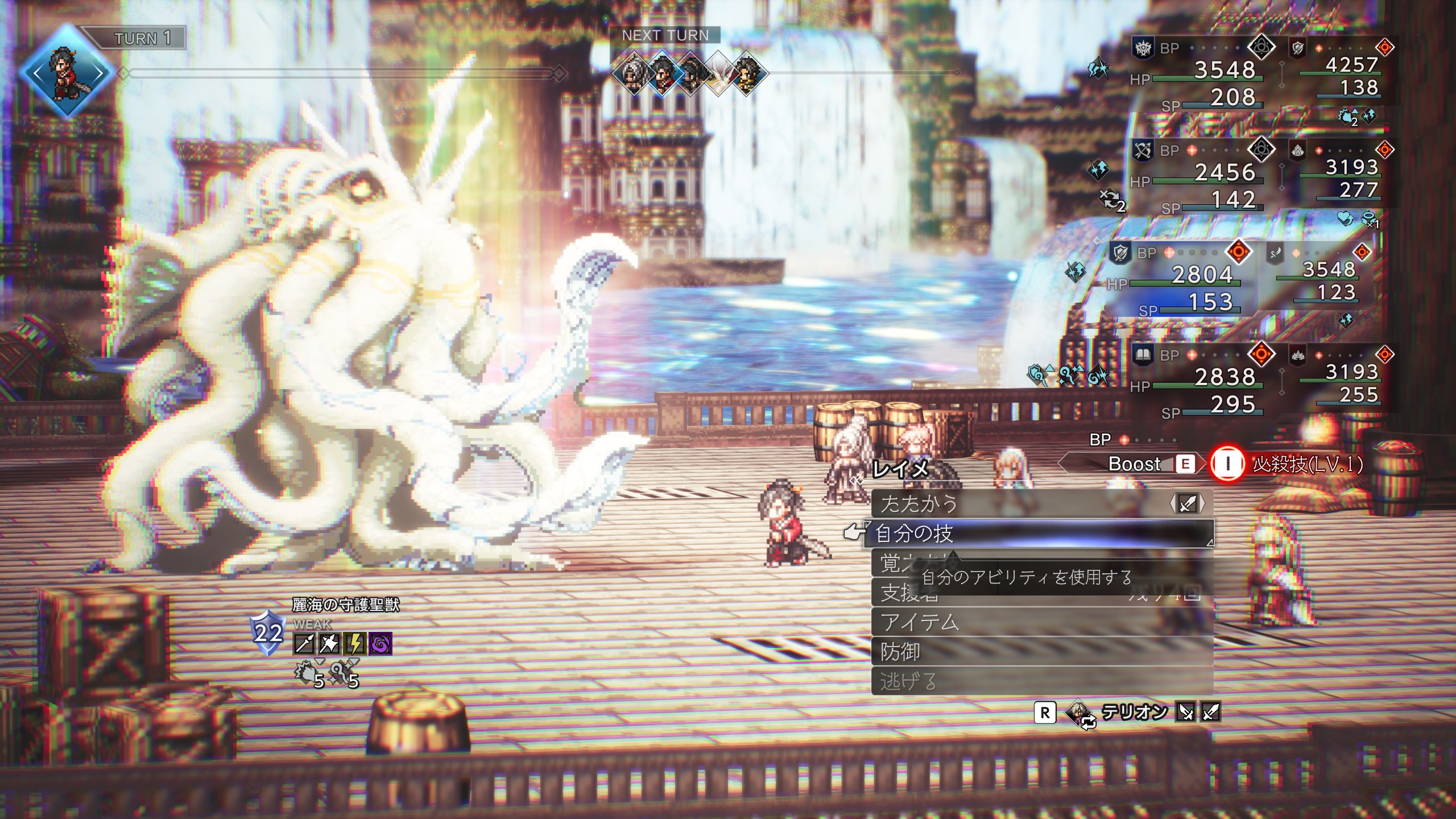1456x819 pixels.
Task: Click the purple dark weakness icon
Action: coord(380,644)
